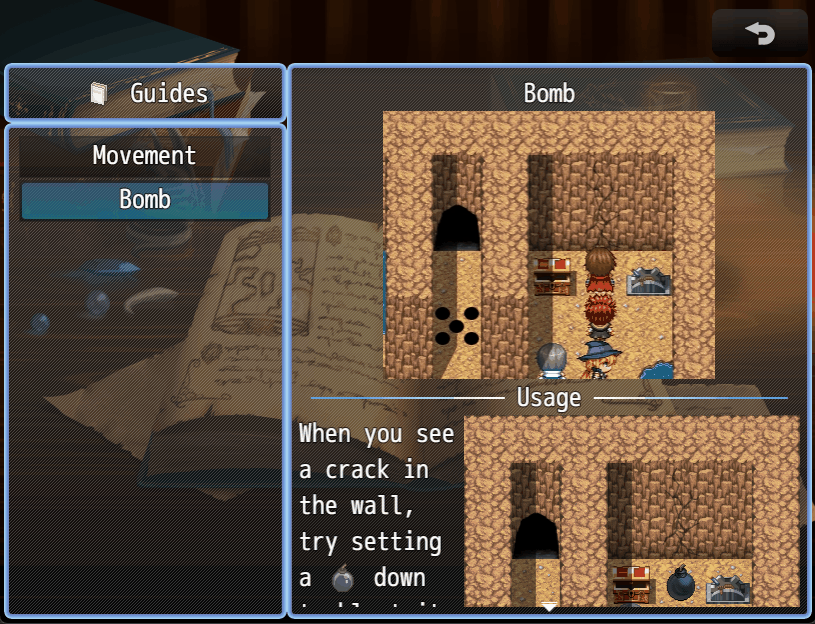Image resolution: width=815 pixels, height=624 pixels.
Task: Select the Movement guide entry
Action: 145,156
